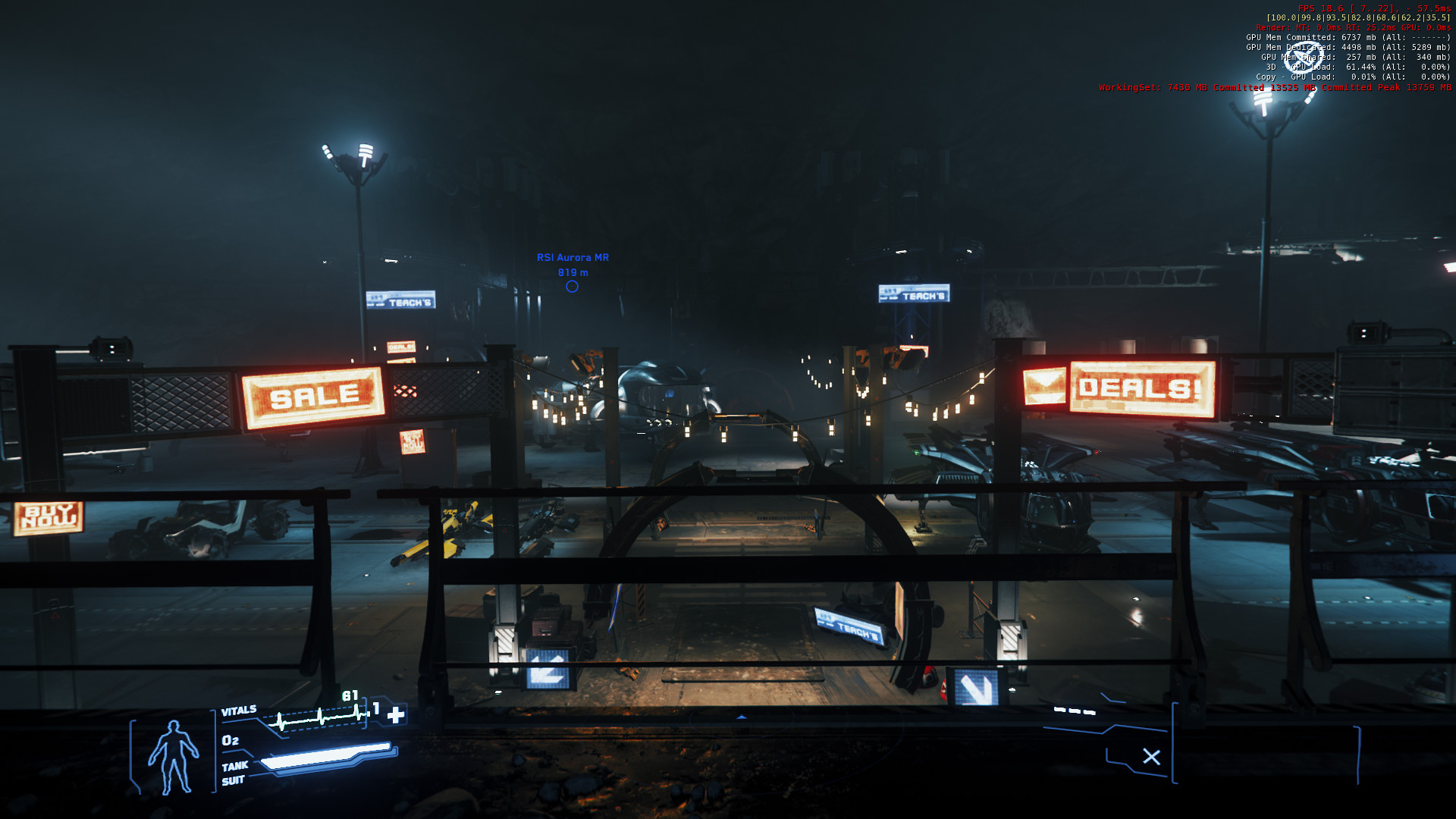Click the body silhouette status icon
Viewport: 1456px width, 819px height.
(174, 757)
